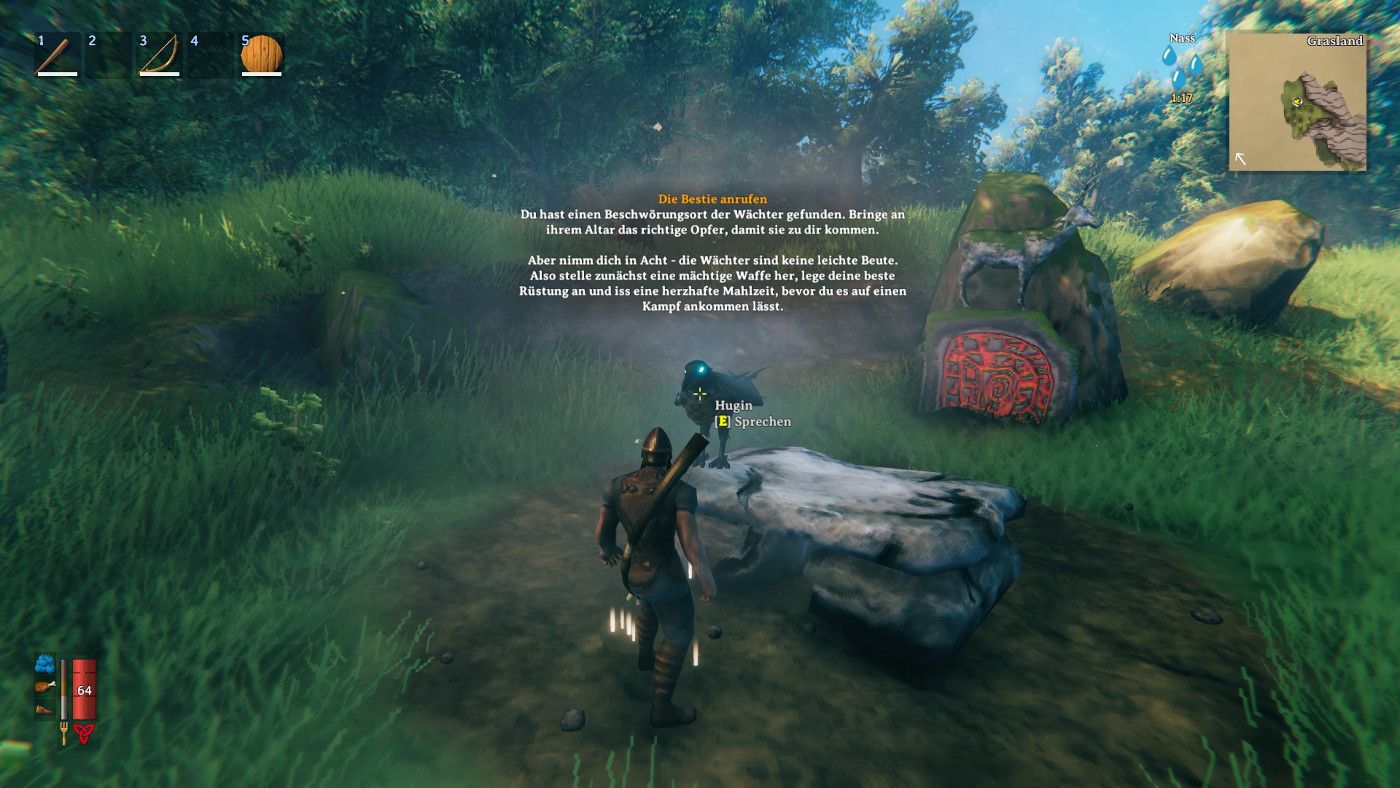Open the Grasland minimap
The width and height of the screenshot is (1400, 788).
pyautogui.click(x=1296, y=102)
